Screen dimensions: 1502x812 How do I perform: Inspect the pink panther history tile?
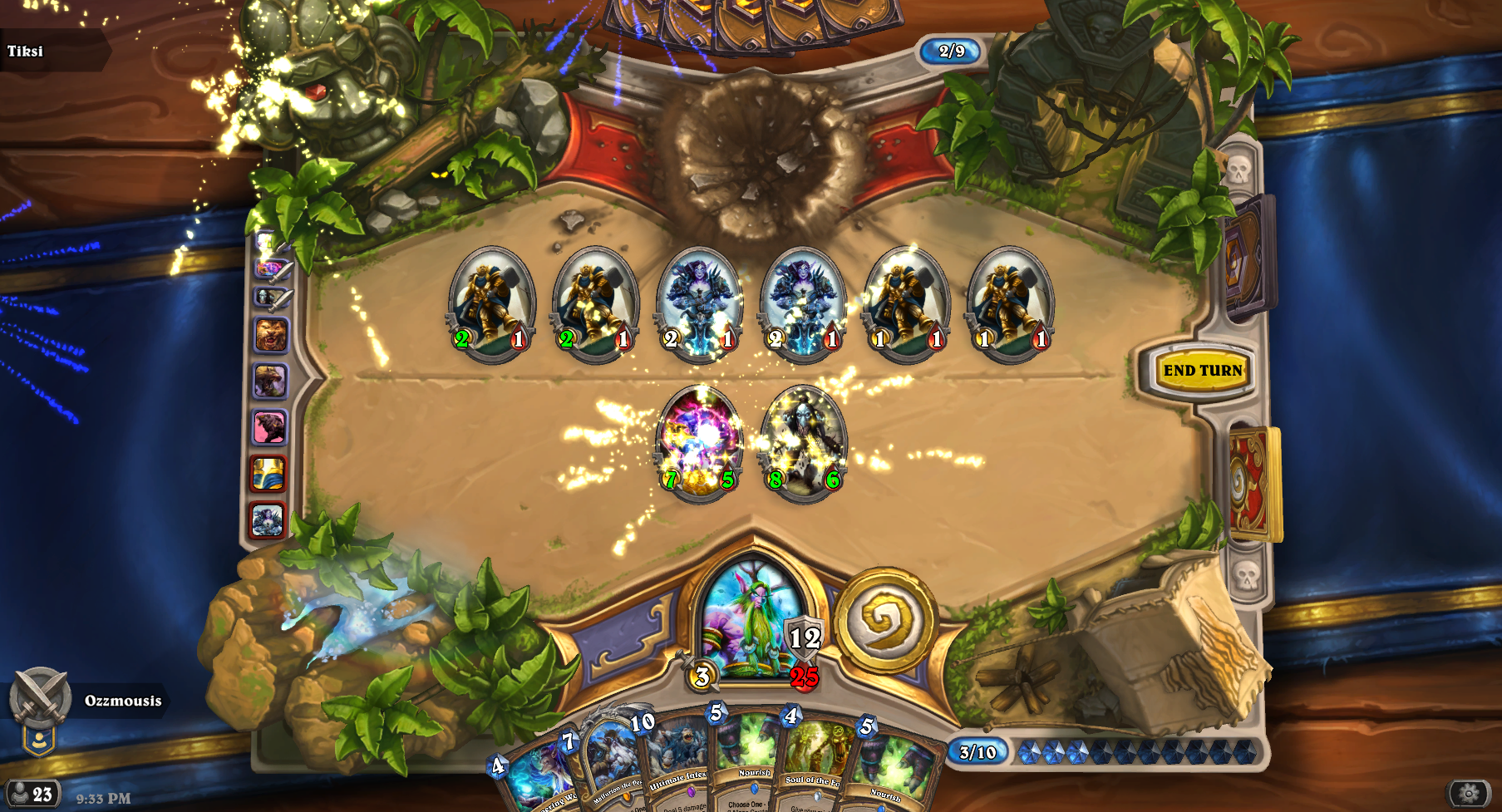(x=269, y=427)
